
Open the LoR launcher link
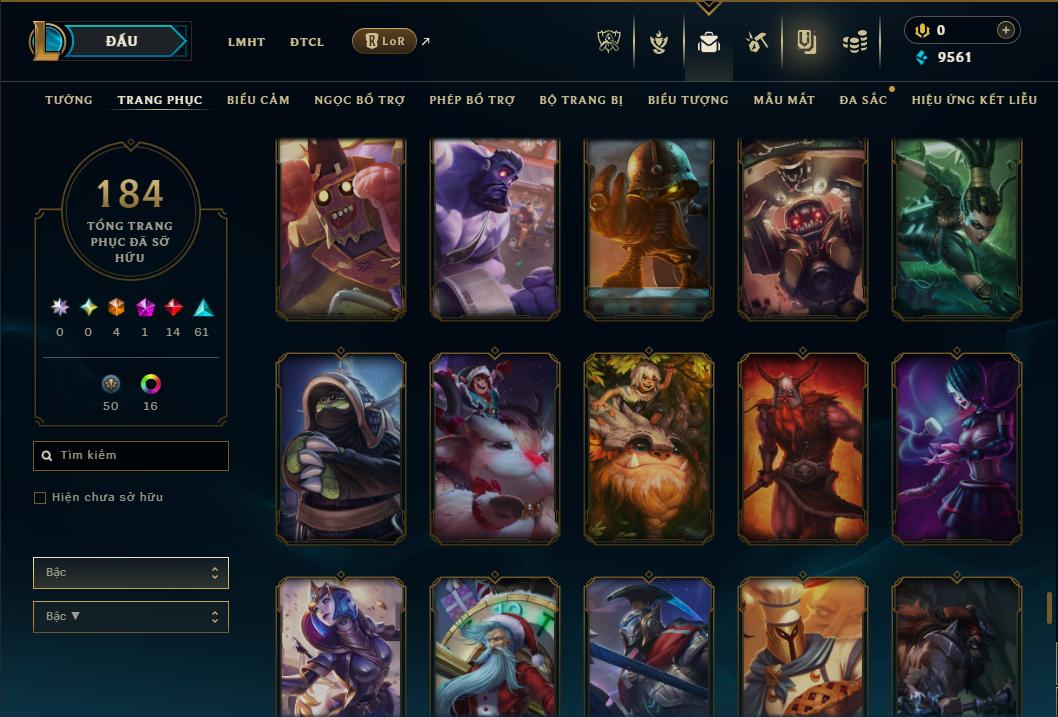tap(385, 41)
